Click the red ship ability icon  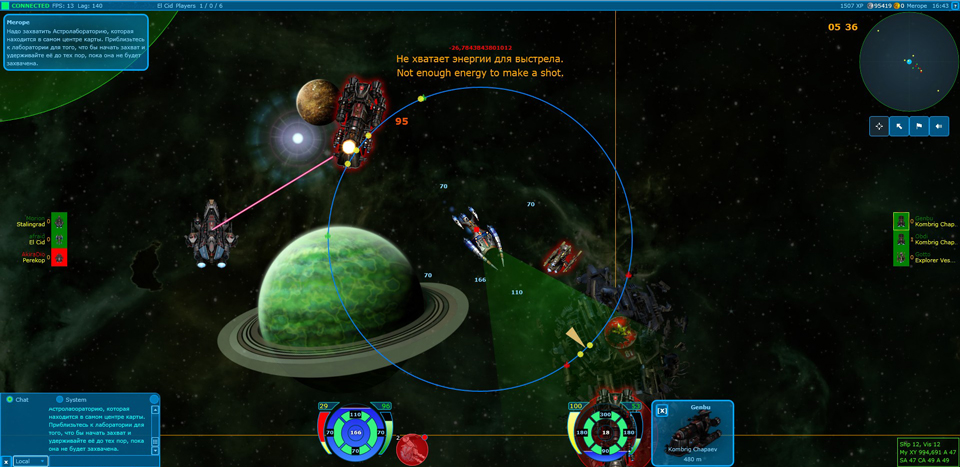pyautogui.click(x=412, y=449)
